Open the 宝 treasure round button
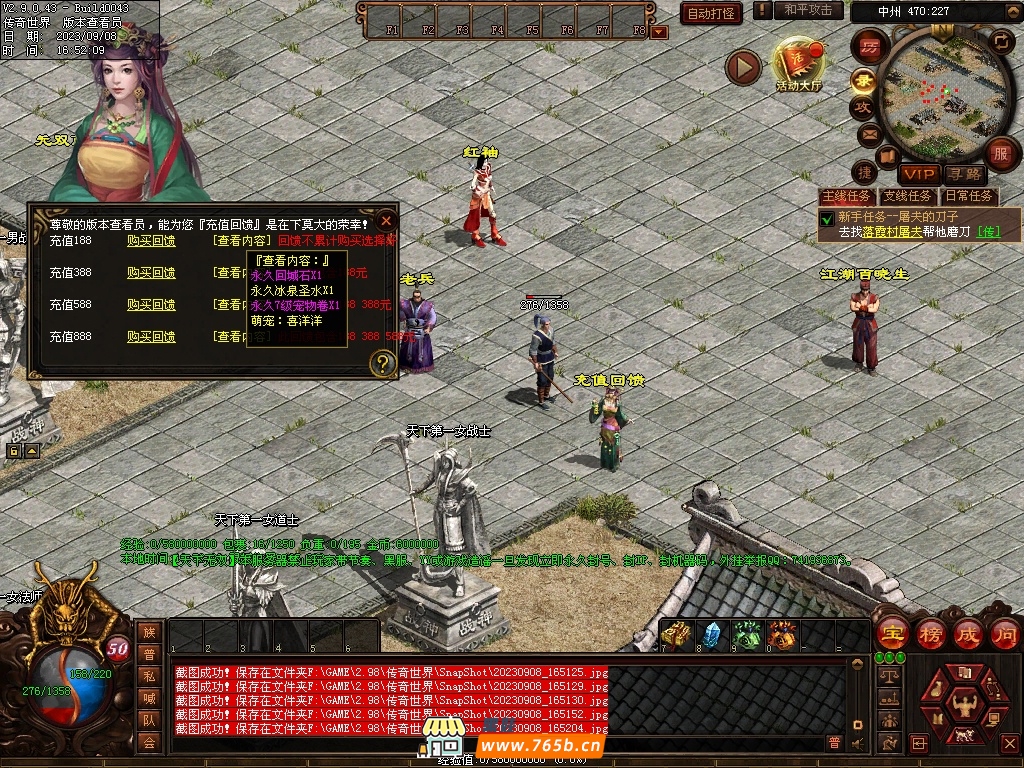 tap(891, 633)
